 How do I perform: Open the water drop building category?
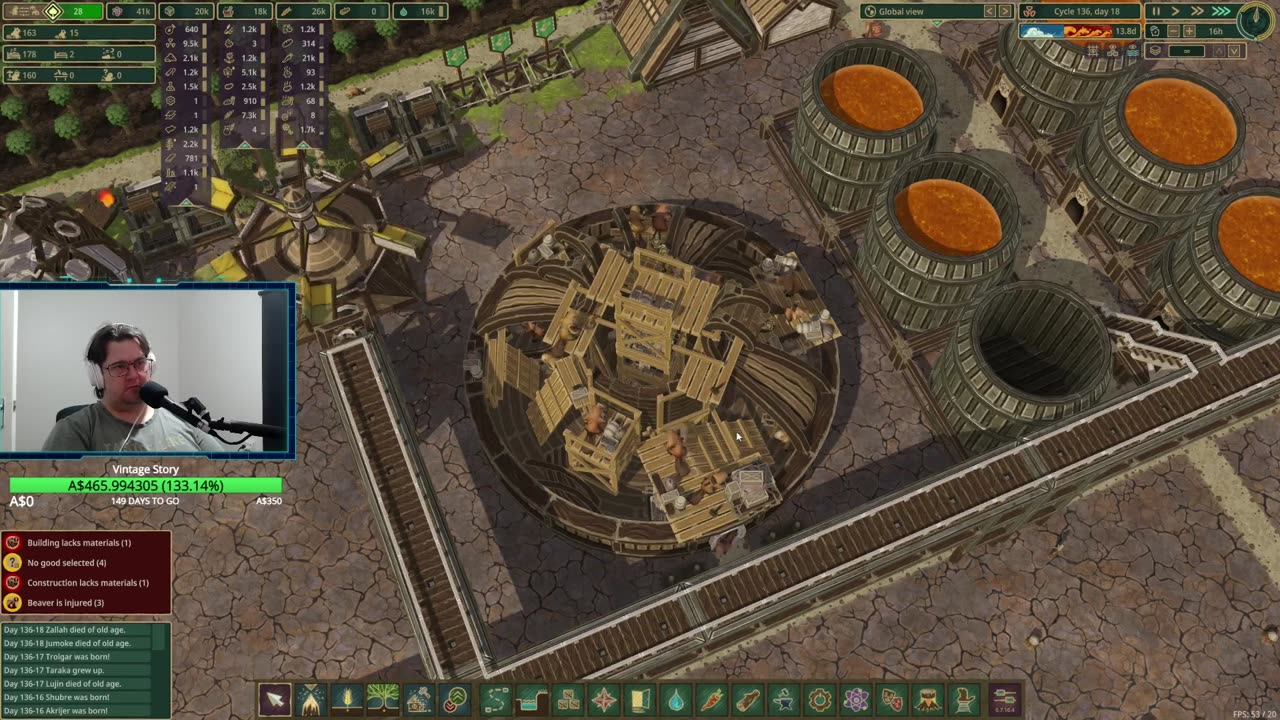(676, 698)
